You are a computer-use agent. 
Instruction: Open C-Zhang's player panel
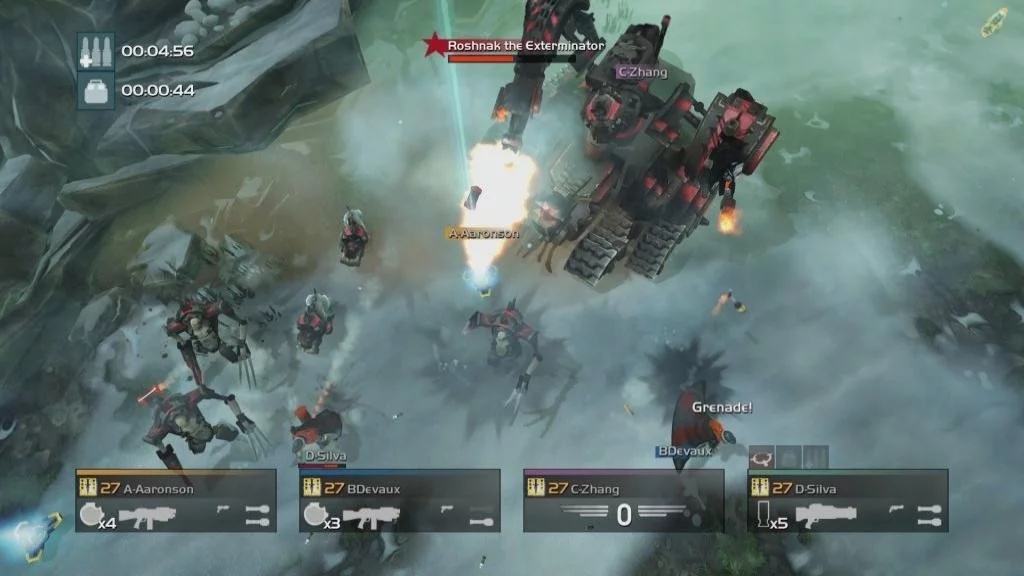click(624, 500)
